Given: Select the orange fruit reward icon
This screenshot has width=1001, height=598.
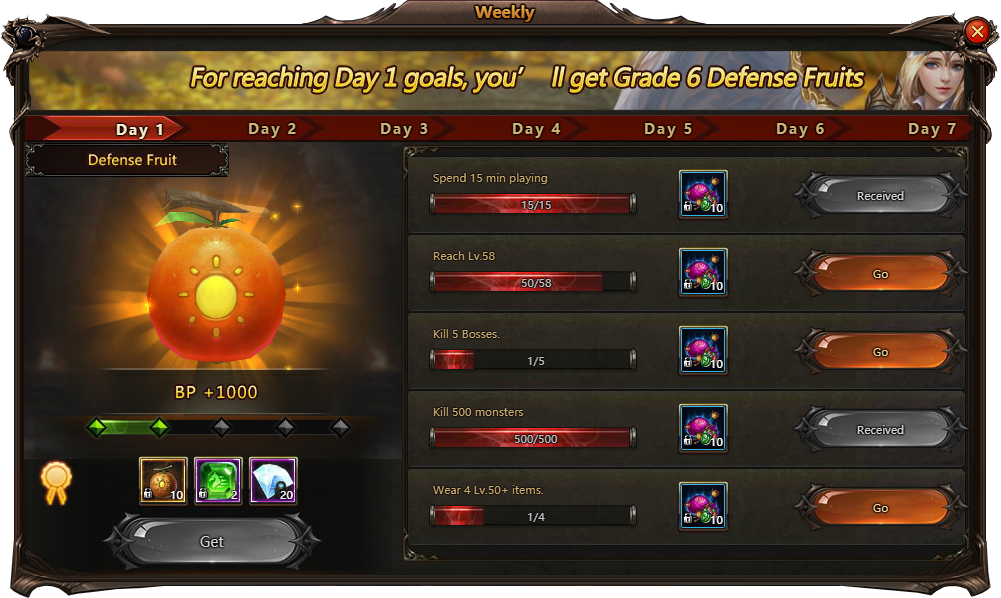Looking at the screenshot, I should pos(163,481).
